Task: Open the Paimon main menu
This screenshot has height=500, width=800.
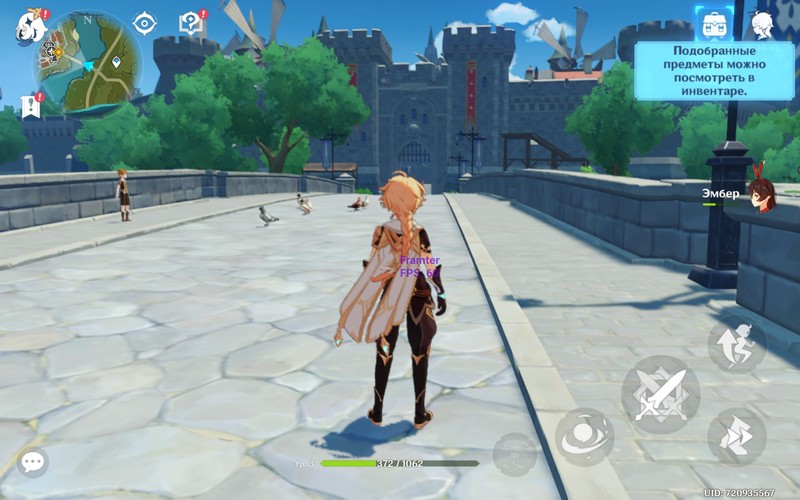Action: click(x=30, y=26)
